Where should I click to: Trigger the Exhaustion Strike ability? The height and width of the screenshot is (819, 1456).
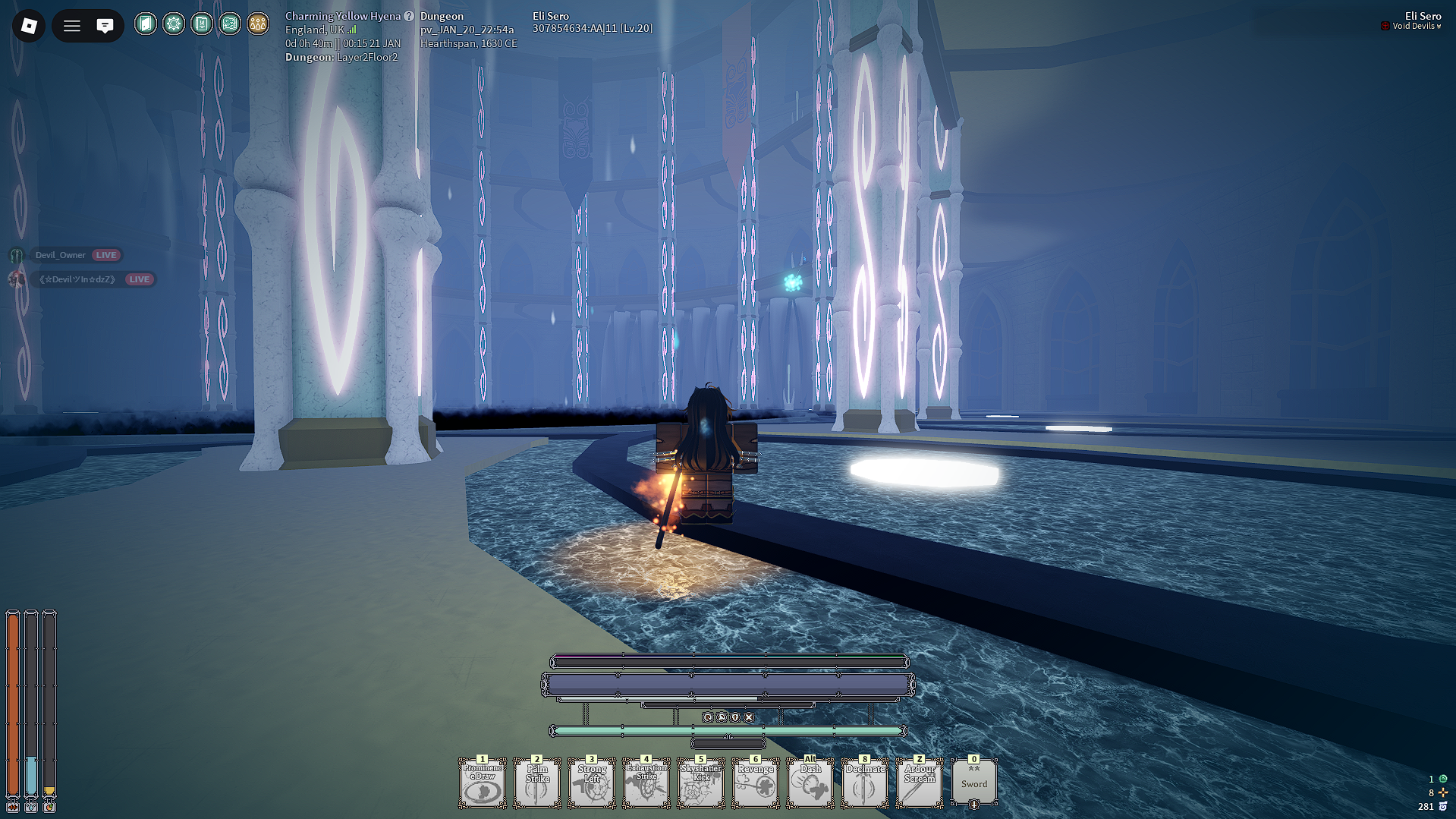pos(646,783)
